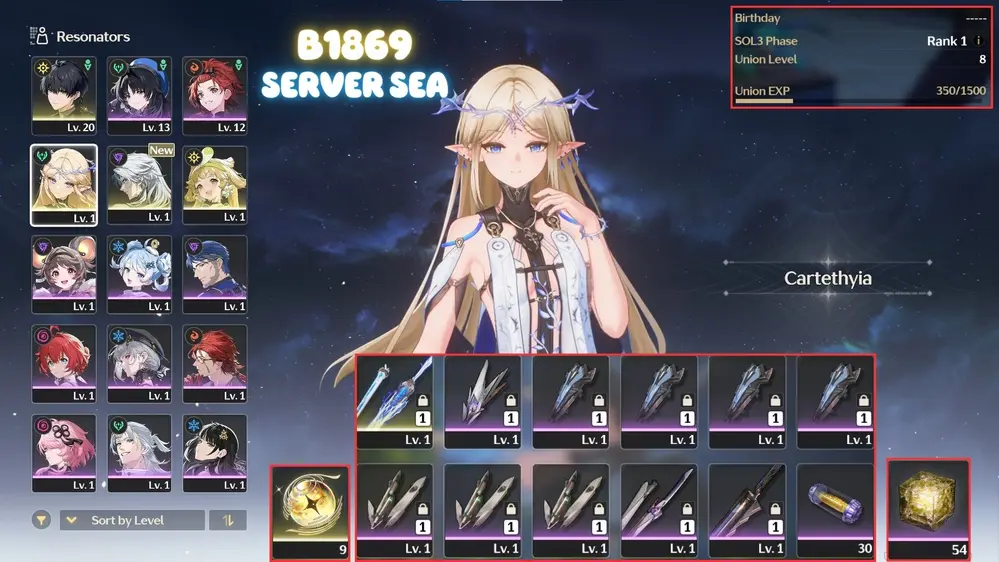Screen dimensions: 999x562
Task: Select the glowing blue five-star sword slot
Action: point(395,401)
